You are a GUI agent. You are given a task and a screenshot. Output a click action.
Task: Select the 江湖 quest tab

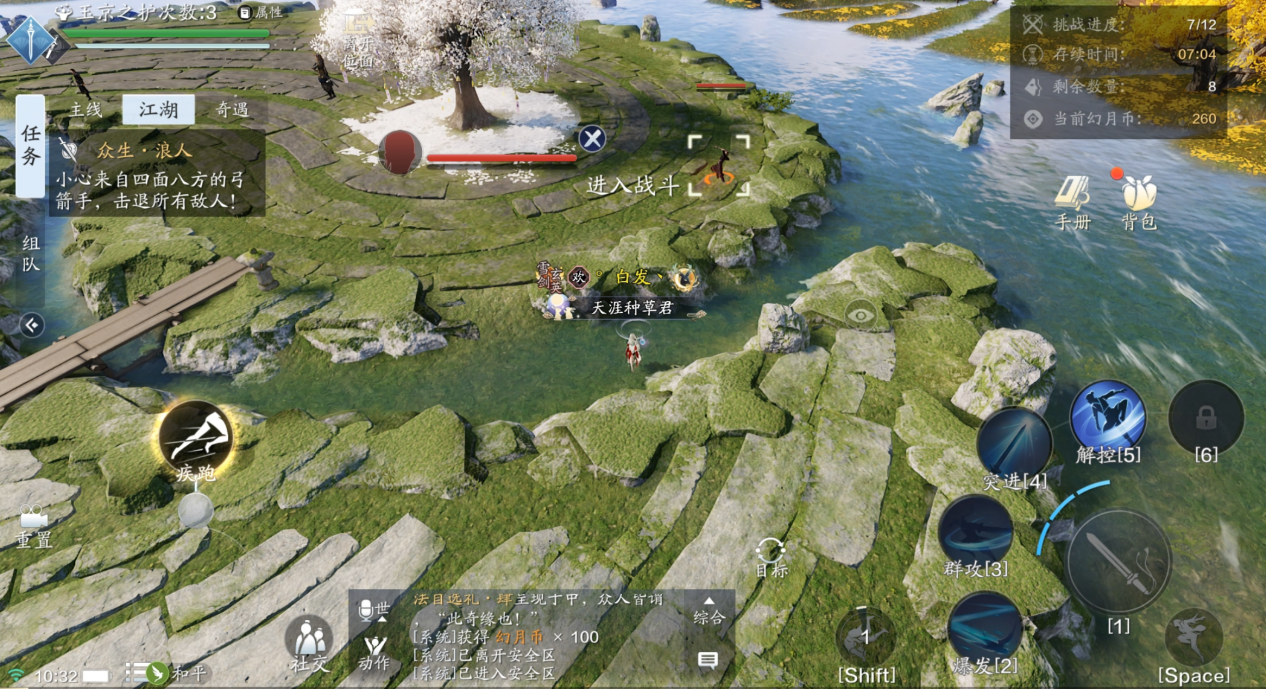pos(158,110)
